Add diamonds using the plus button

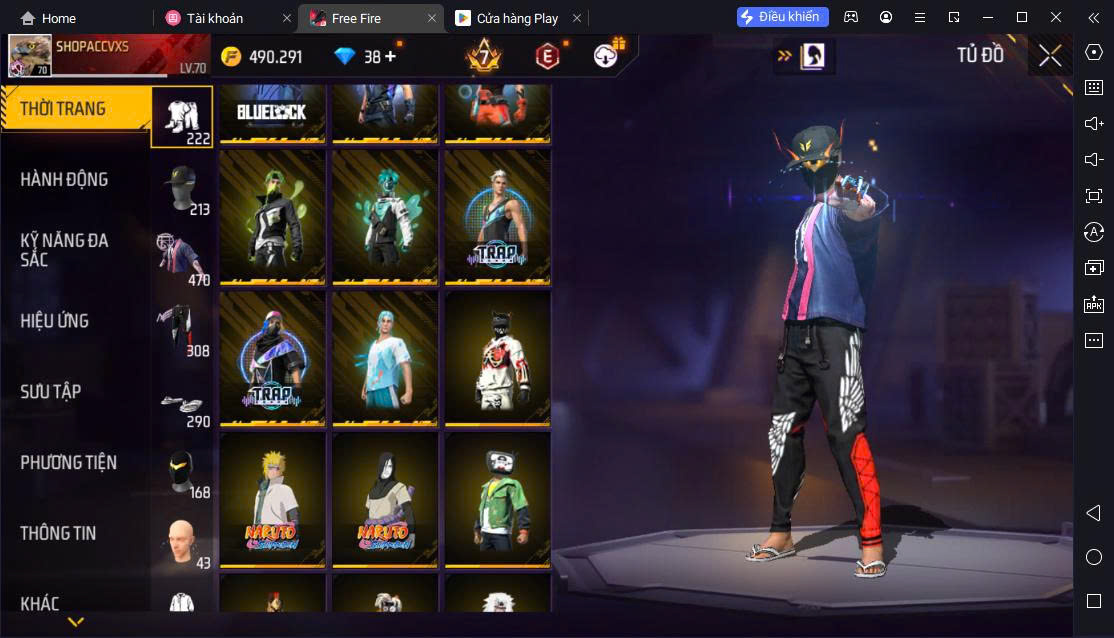[x=390, y=57]
